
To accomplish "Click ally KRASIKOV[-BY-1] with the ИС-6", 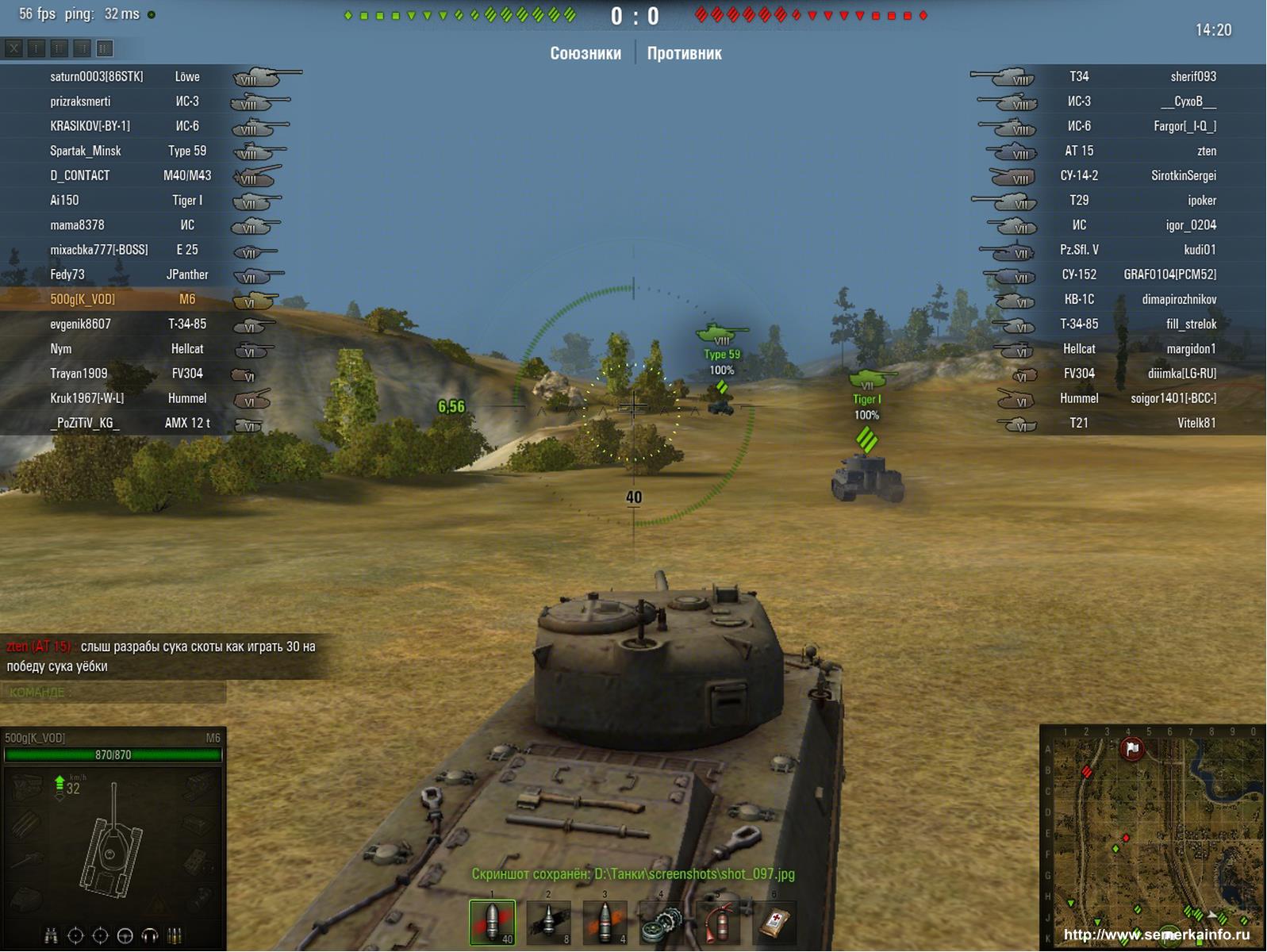I will click(90, 126).
